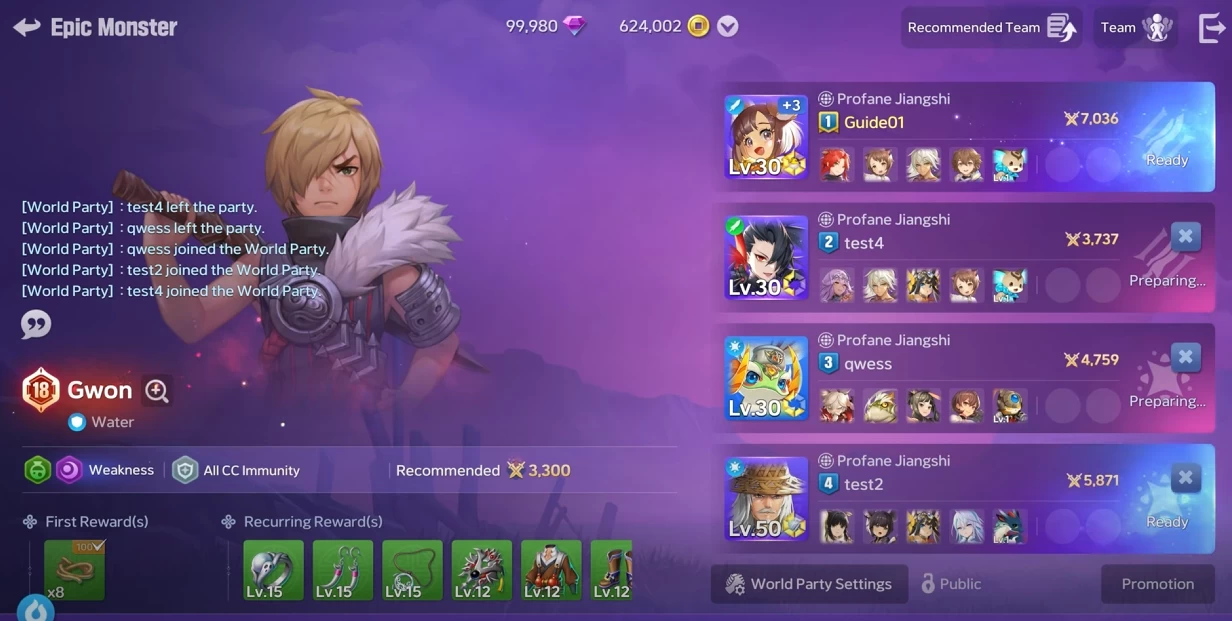Open the Recommended Team panel
1232x621 pixels.
point(990,28)
